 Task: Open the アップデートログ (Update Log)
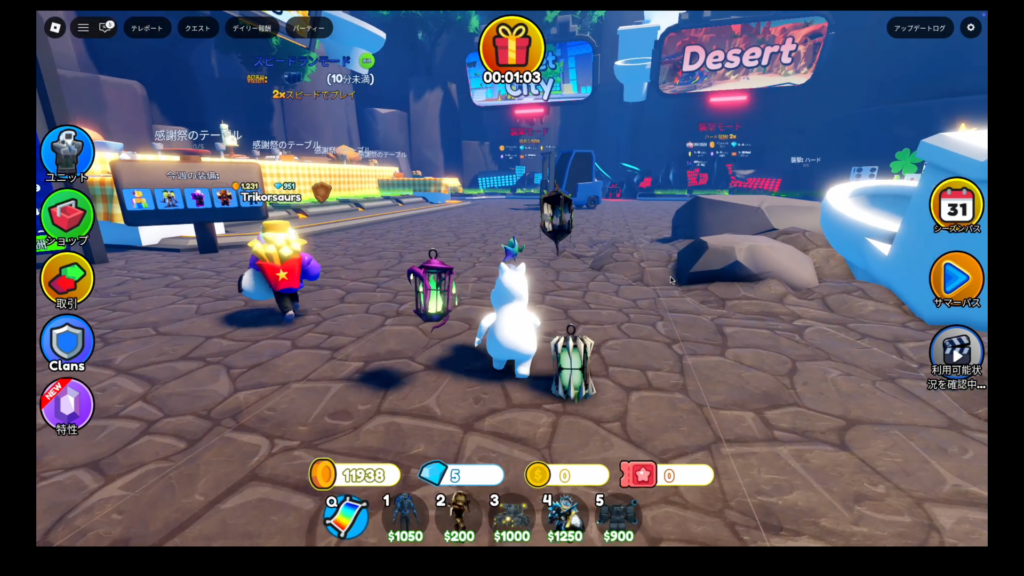coord(919,28)
